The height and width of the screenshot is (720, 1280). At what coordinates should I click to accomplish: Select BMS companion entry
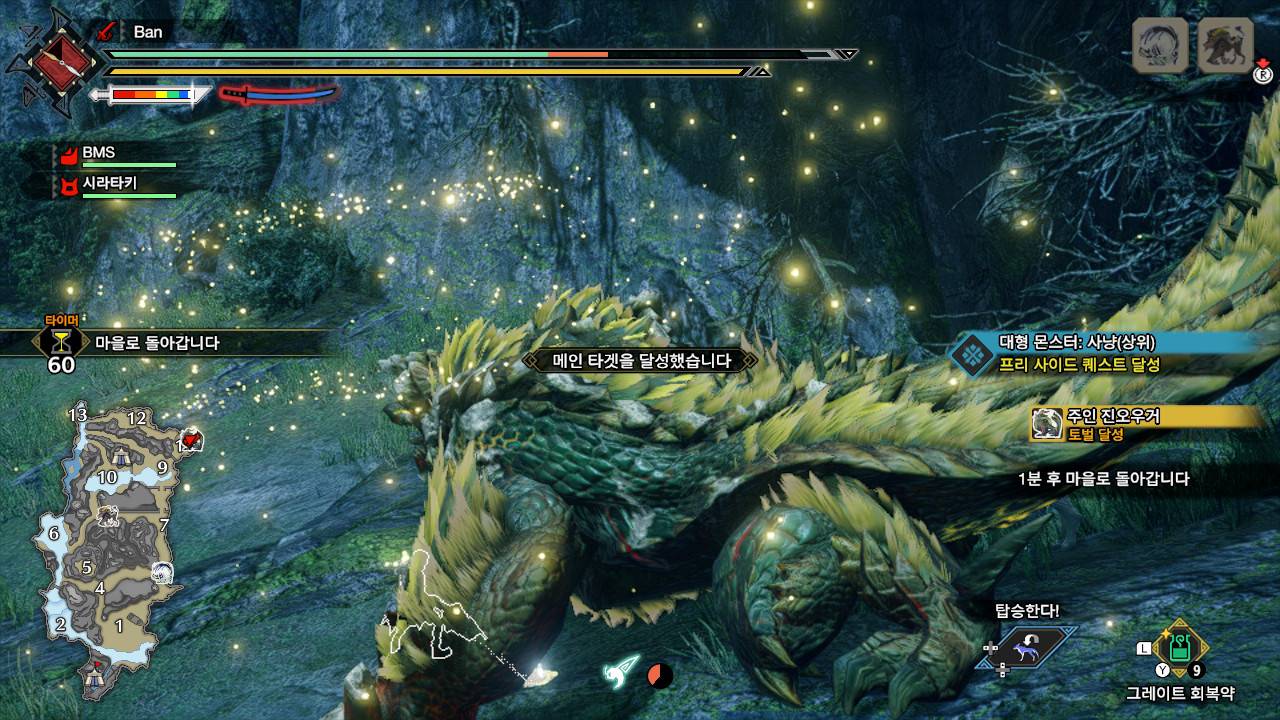coord(98,153)
